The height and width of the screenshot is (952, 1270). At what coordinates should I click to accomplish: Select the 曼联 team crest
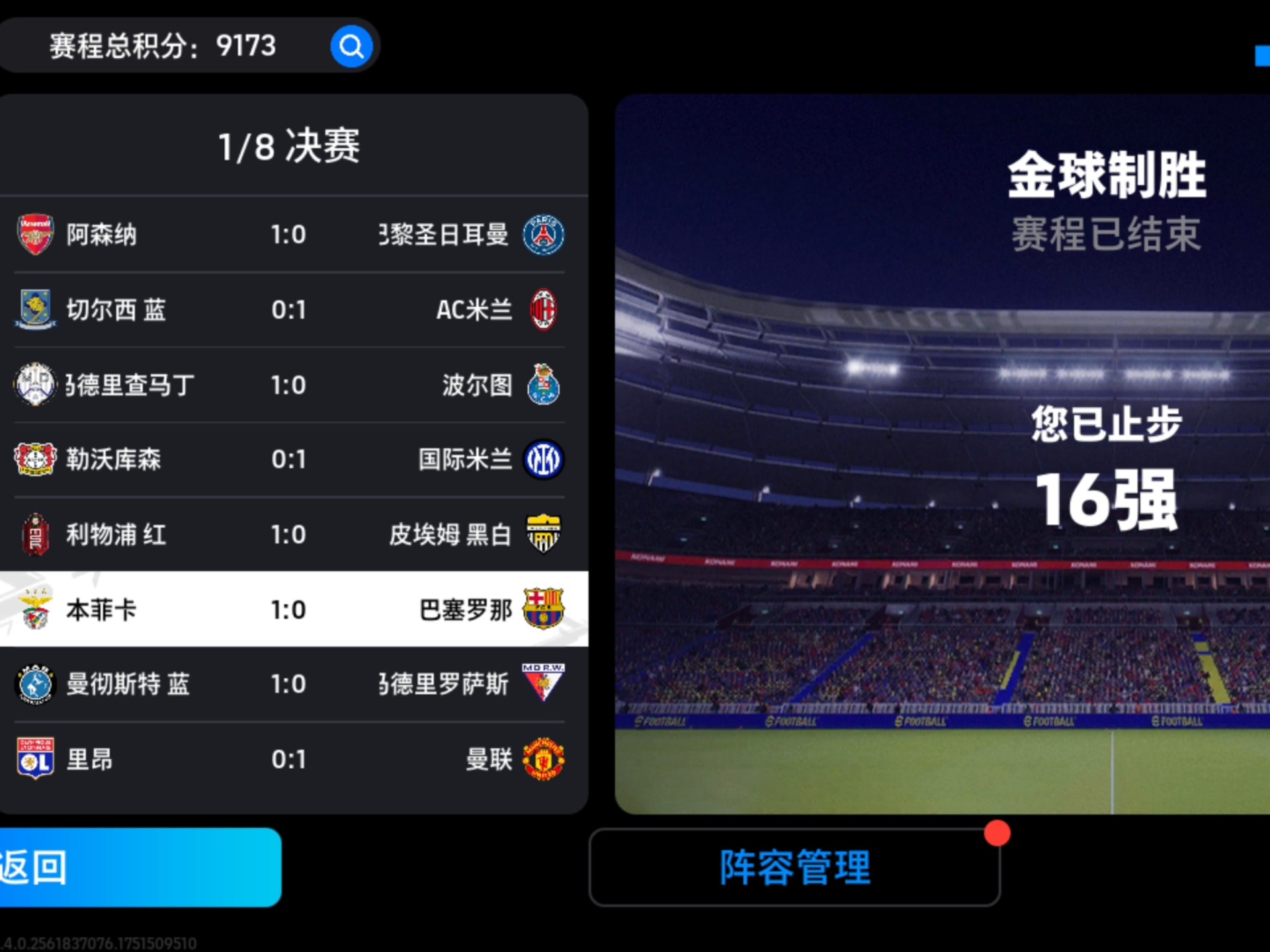(x=544, y=760)
